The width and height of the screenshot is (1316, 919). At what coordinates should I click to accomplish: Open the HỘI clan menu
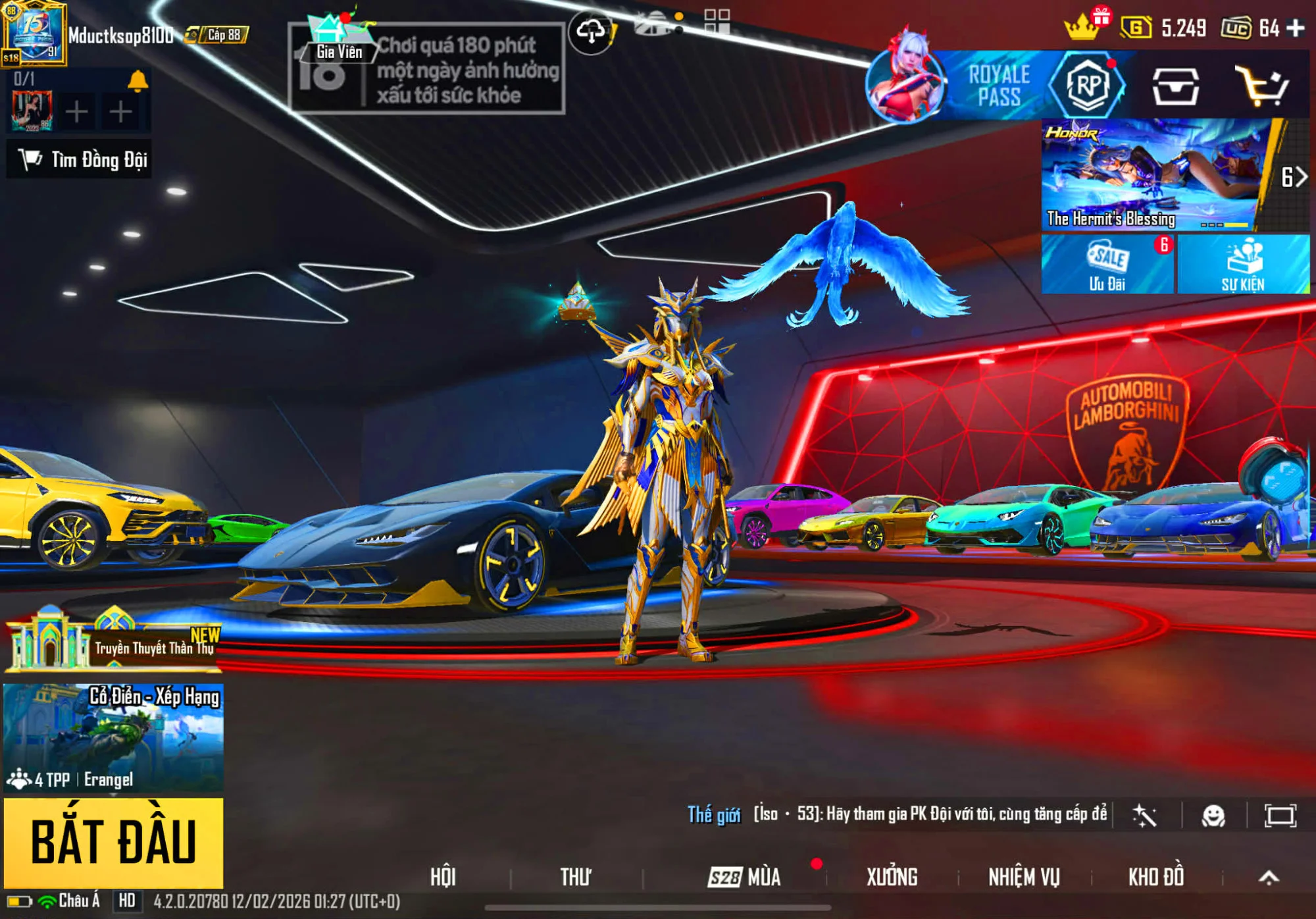pos(443,877)
